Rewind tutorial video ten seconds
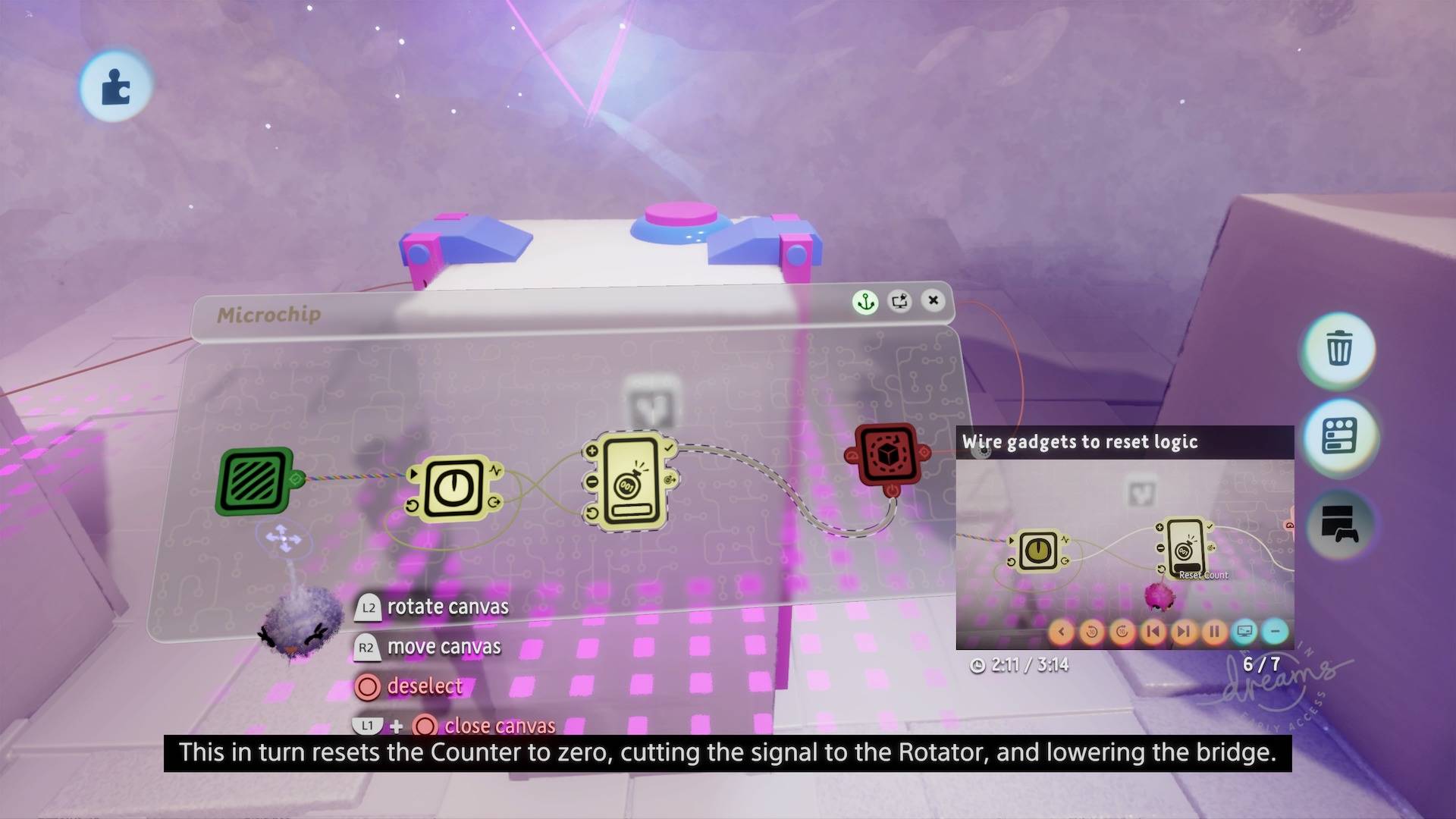1456x819 pixels. (x=1092, y=631)
